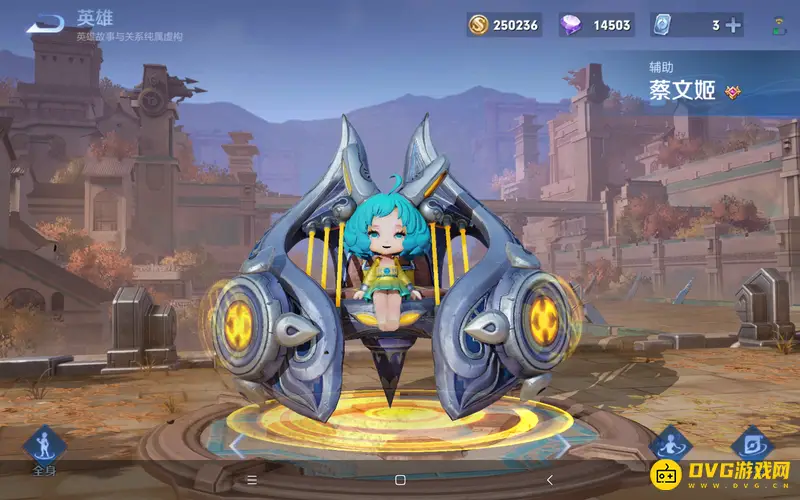The width and height of the screenshot is (800, 500).
Task: Go back using the top-left arrow
Action: point(45,24)
